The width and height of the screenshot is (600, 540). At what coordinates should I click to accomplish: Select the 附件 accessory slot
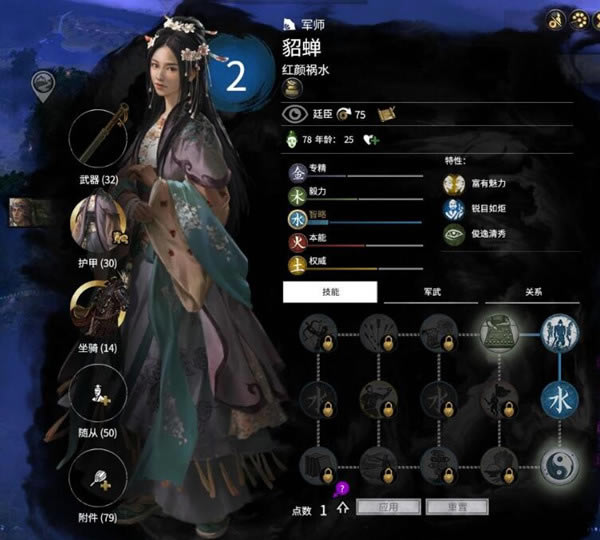click(98, 477)
